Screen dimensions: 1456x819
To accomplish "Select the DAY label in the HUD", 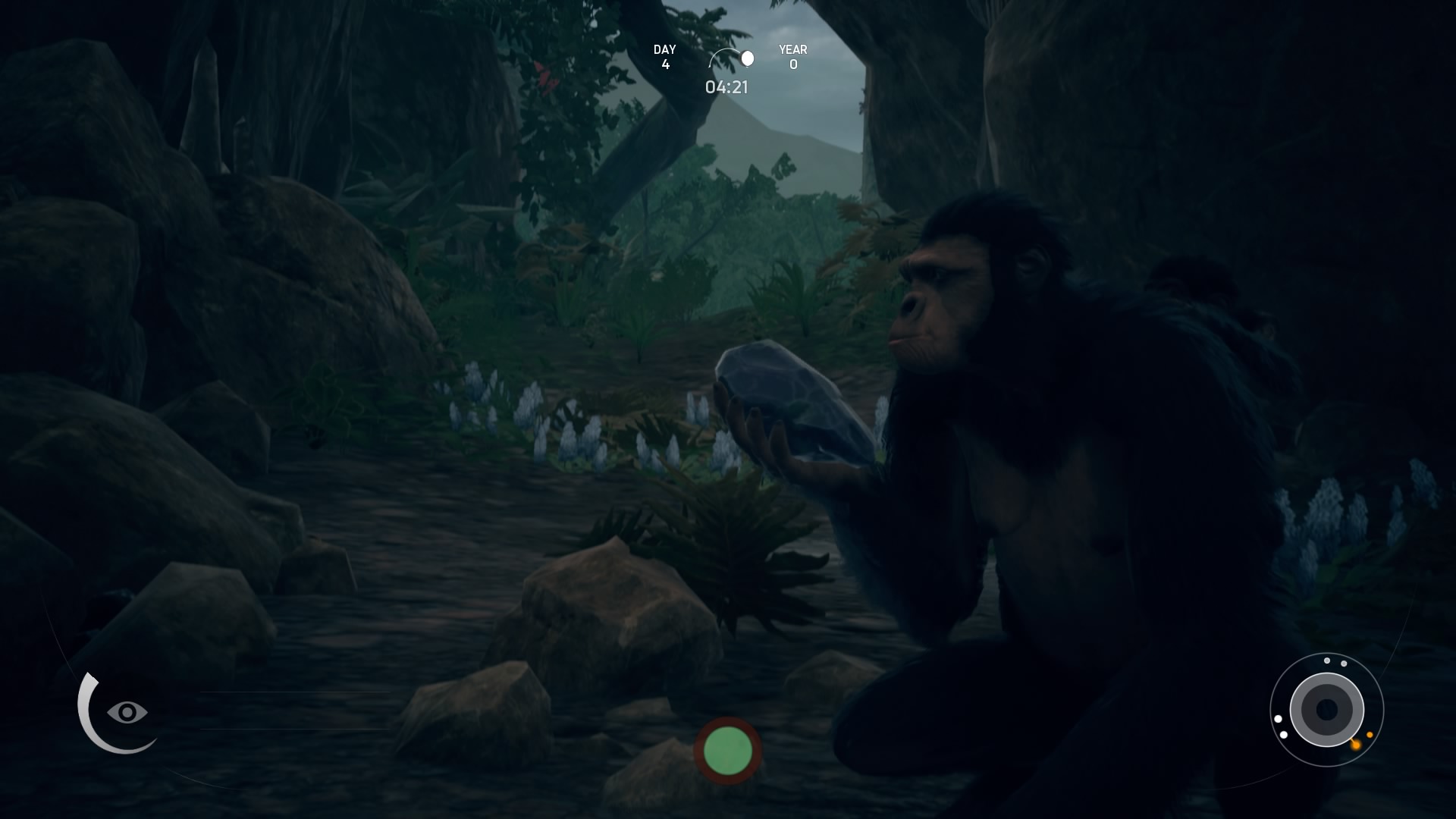I will point(664,49).
